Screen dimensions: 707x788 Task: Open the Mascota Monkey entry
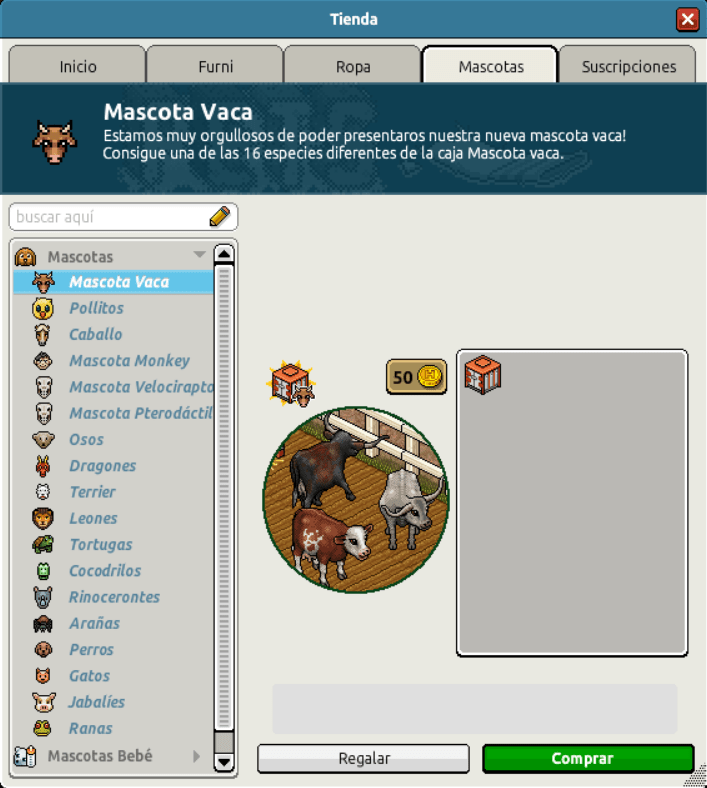coord(129,360)
